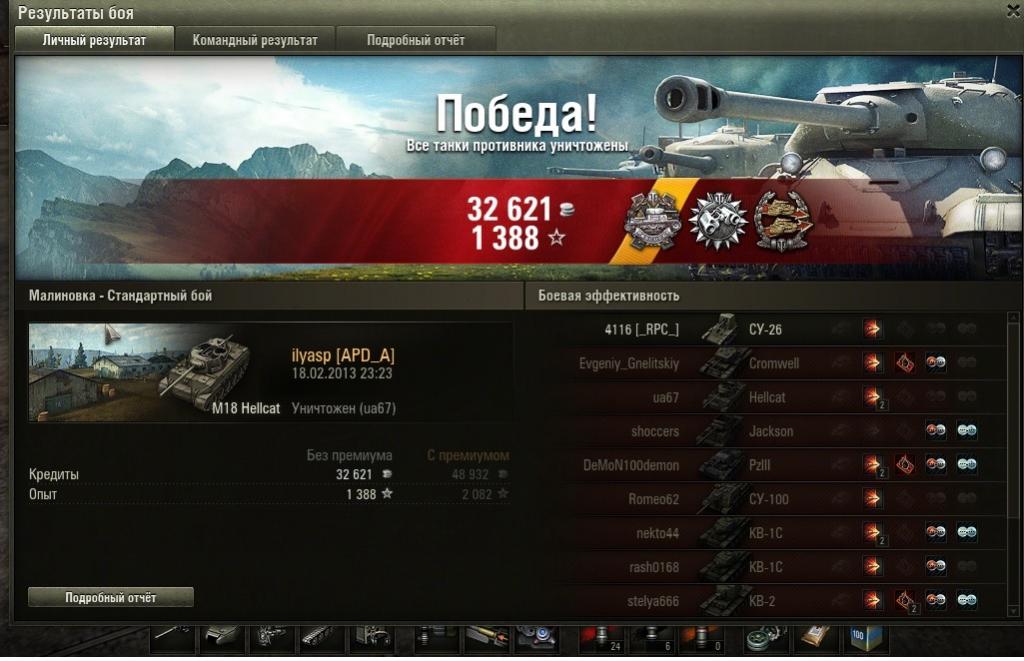The height and width of the screenshot is (661, 1024).
Task: Click the Подробный отчёт button below stats
Action: click(110, 597)
